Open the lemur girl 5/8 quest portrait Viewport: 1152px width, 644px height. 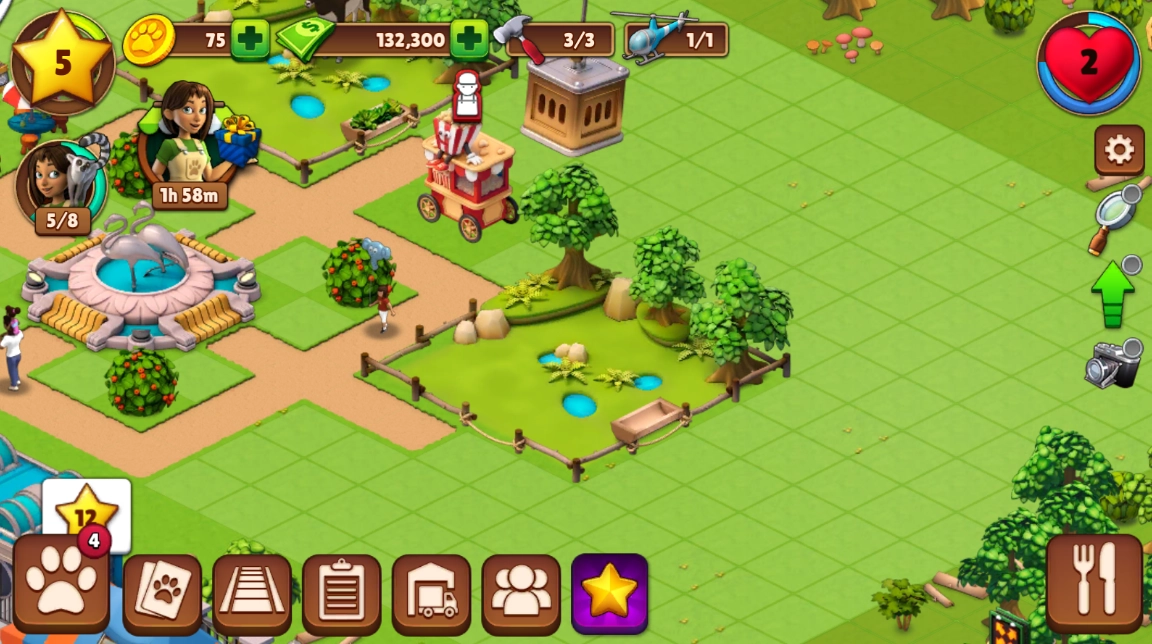tap(62, 185)
